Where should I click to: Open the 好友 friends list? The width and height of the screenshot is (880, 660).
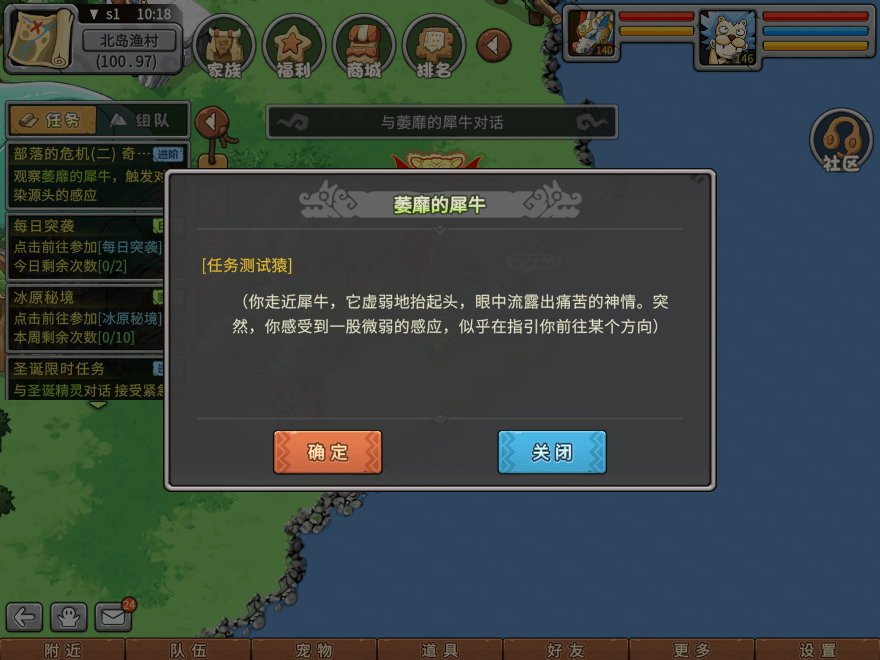tap(566, 650)
